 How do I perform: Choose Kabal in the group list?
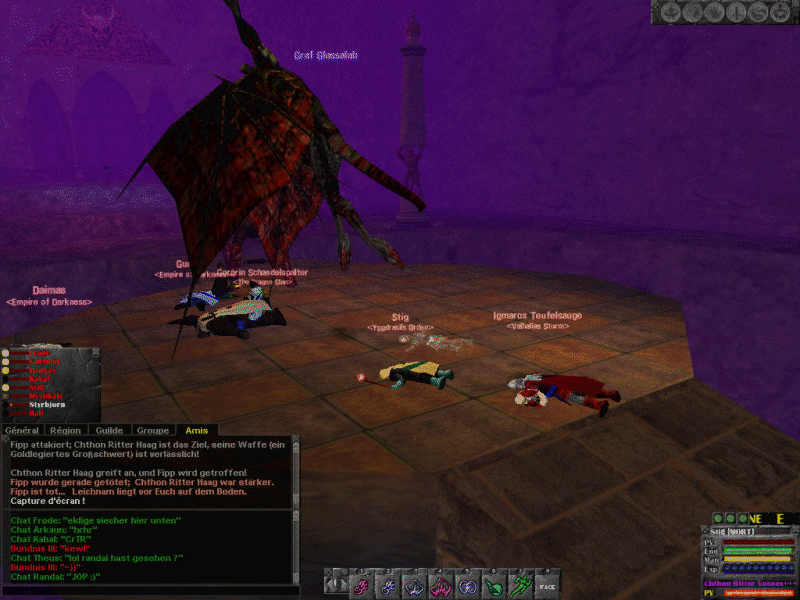tap(39, 379)
